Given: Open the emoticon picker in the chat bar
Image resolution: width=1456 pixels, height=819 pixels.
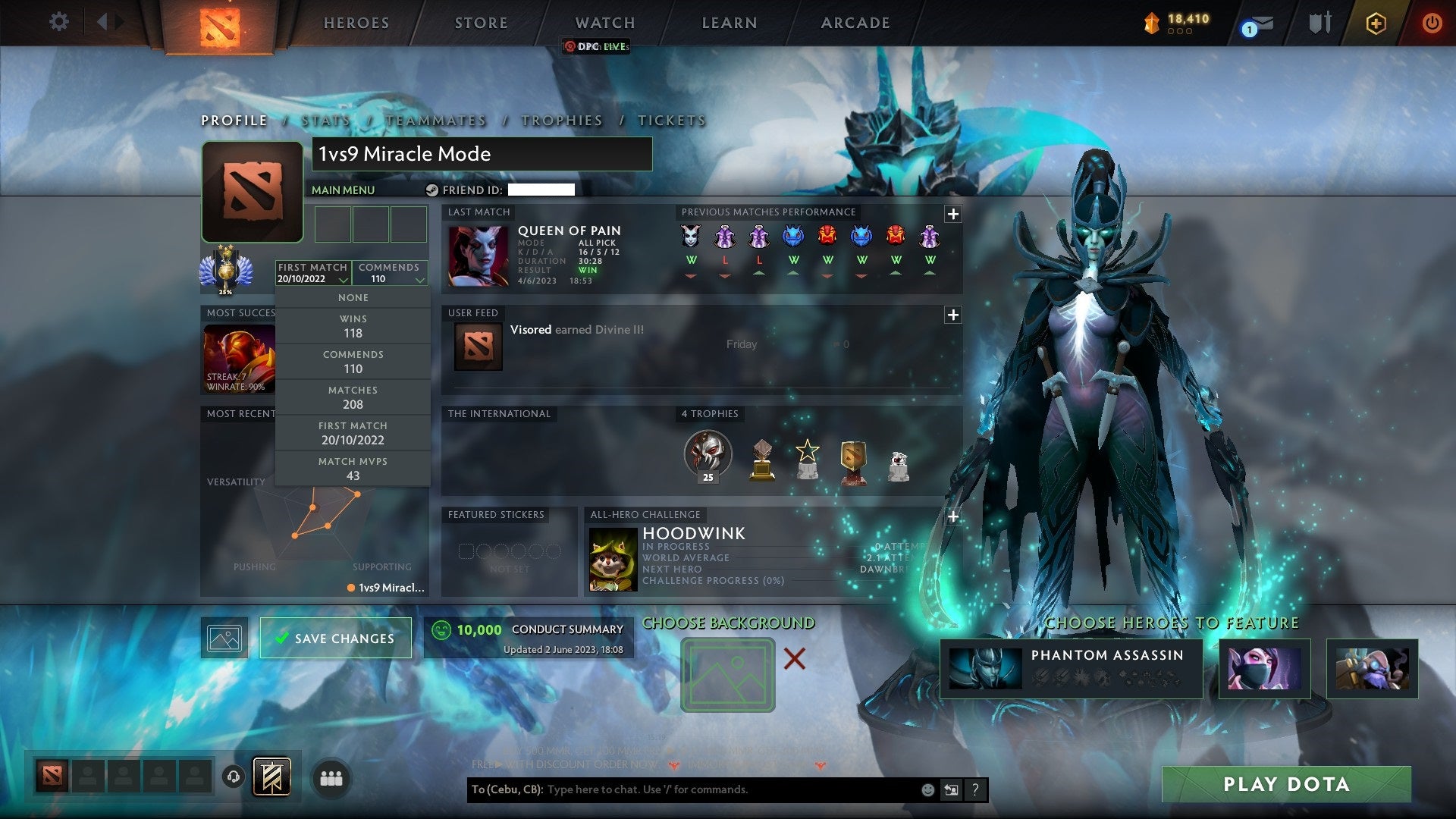Looking at the screenshot, I should pyautogui.click(x=927, y=789).
